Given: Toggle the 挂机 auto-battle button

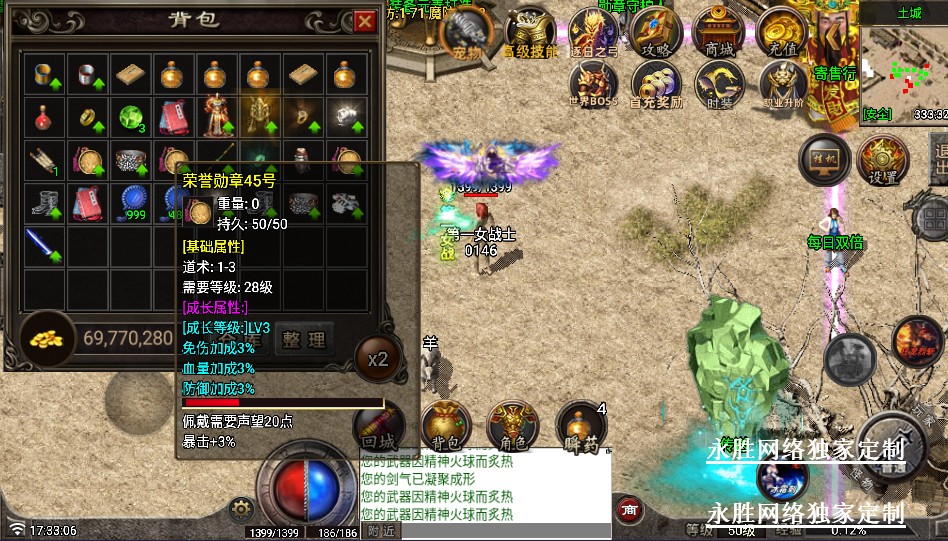Looking at the screenshot, I should point(824,159).
